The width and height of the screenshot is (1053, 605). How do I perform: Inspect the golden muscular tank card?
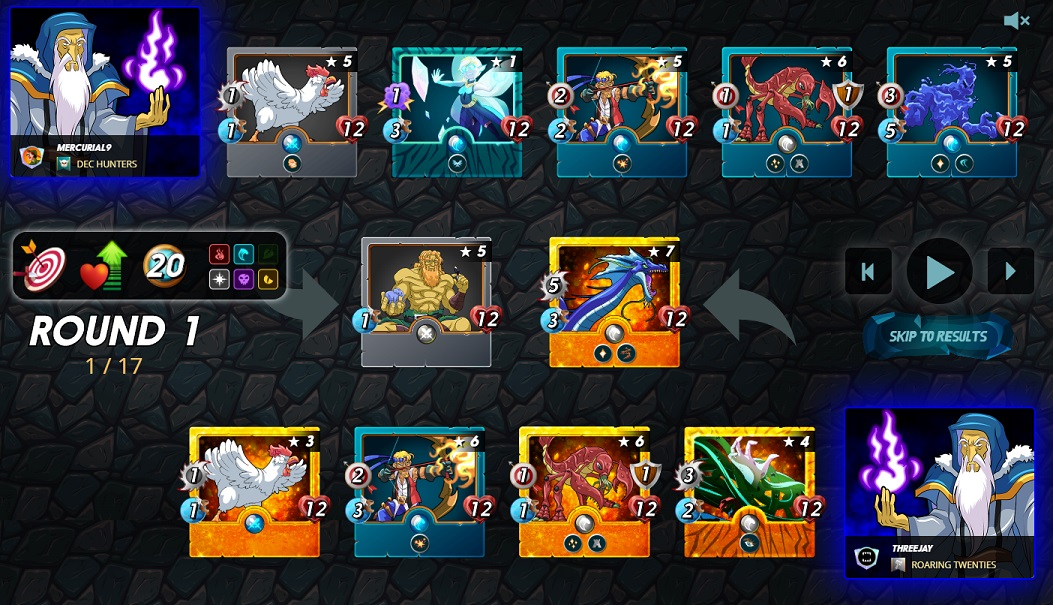[426, 301]
